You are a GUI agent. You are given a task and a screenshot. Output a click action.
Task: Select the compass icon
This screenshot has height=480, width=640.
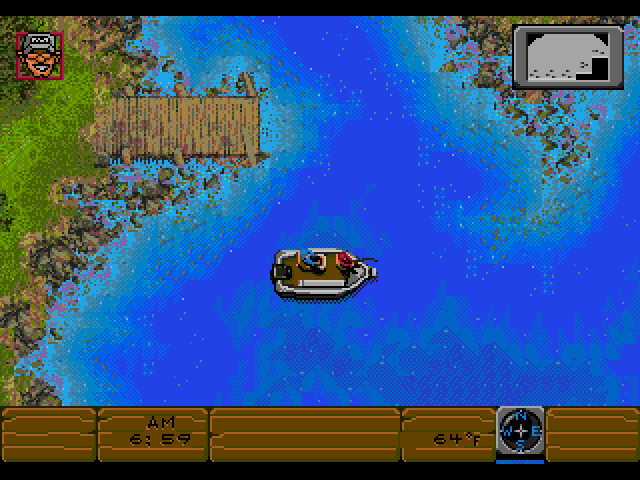520,431
